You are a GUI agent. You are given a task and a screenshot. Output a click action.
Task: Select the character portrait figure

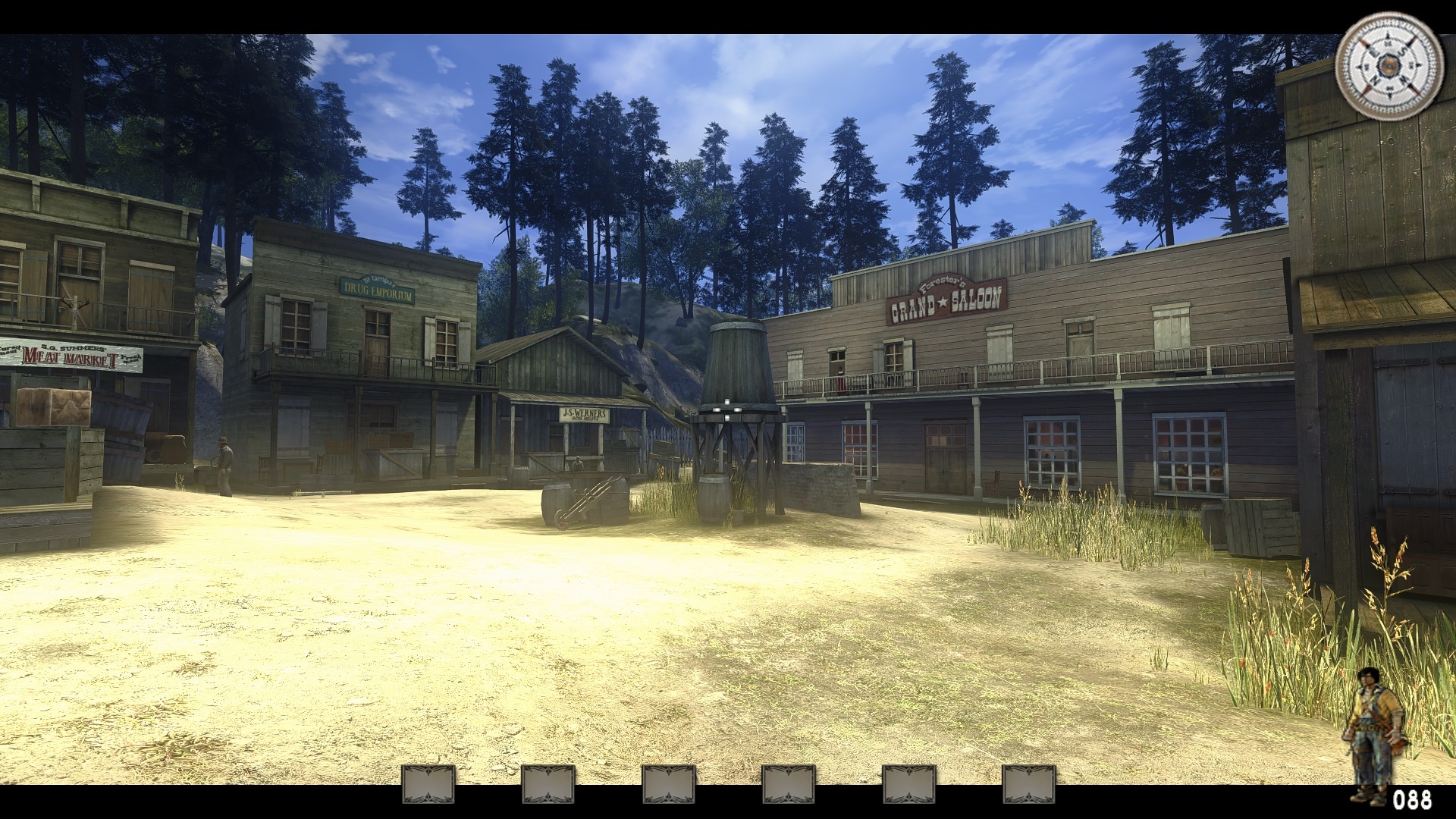1372,733
